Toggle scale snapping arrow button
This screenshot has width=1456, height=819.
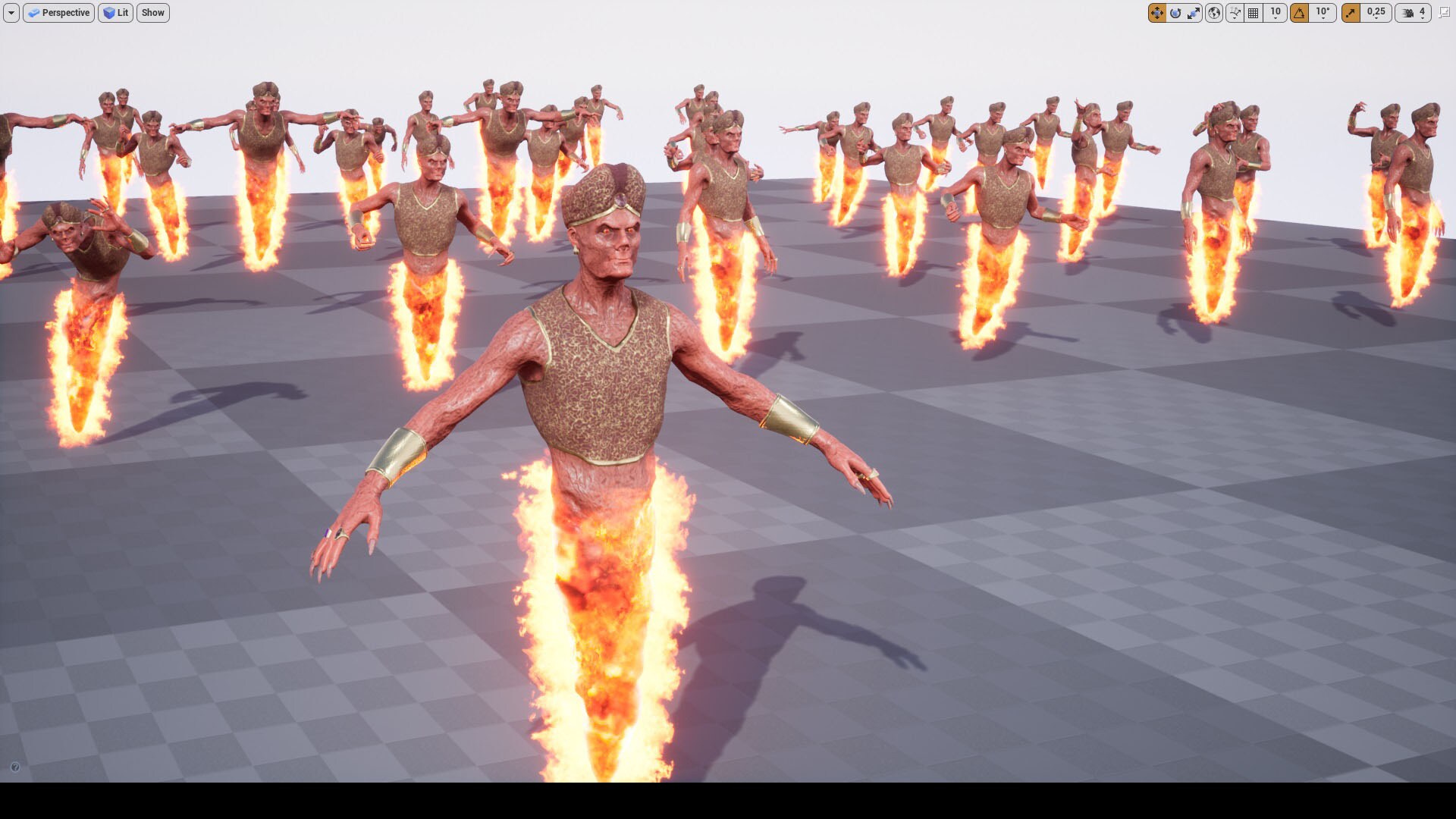click(x=1352, y=13)
